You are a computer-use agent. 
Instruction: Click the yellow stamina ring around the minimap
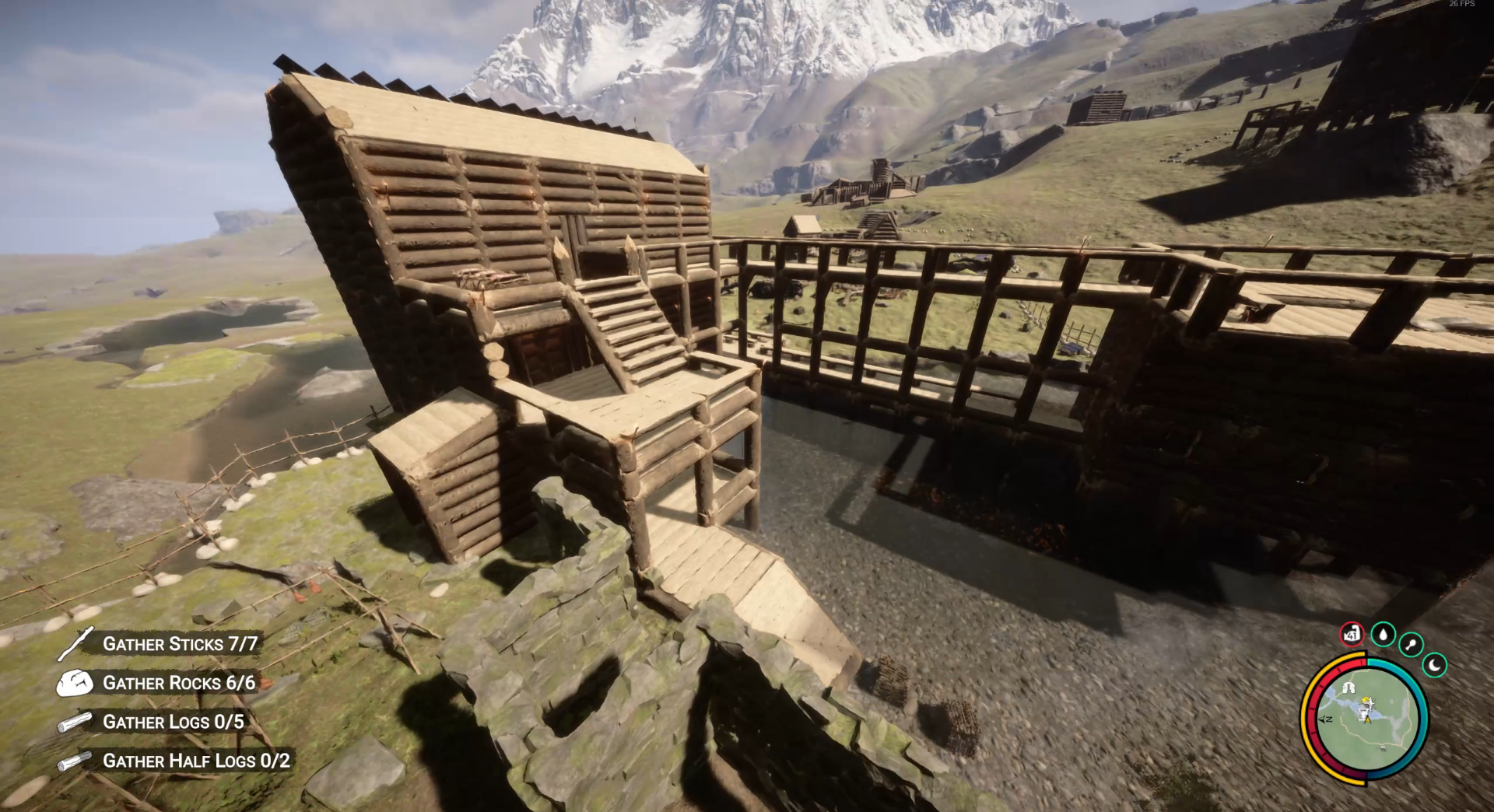tap(1305, 719)
